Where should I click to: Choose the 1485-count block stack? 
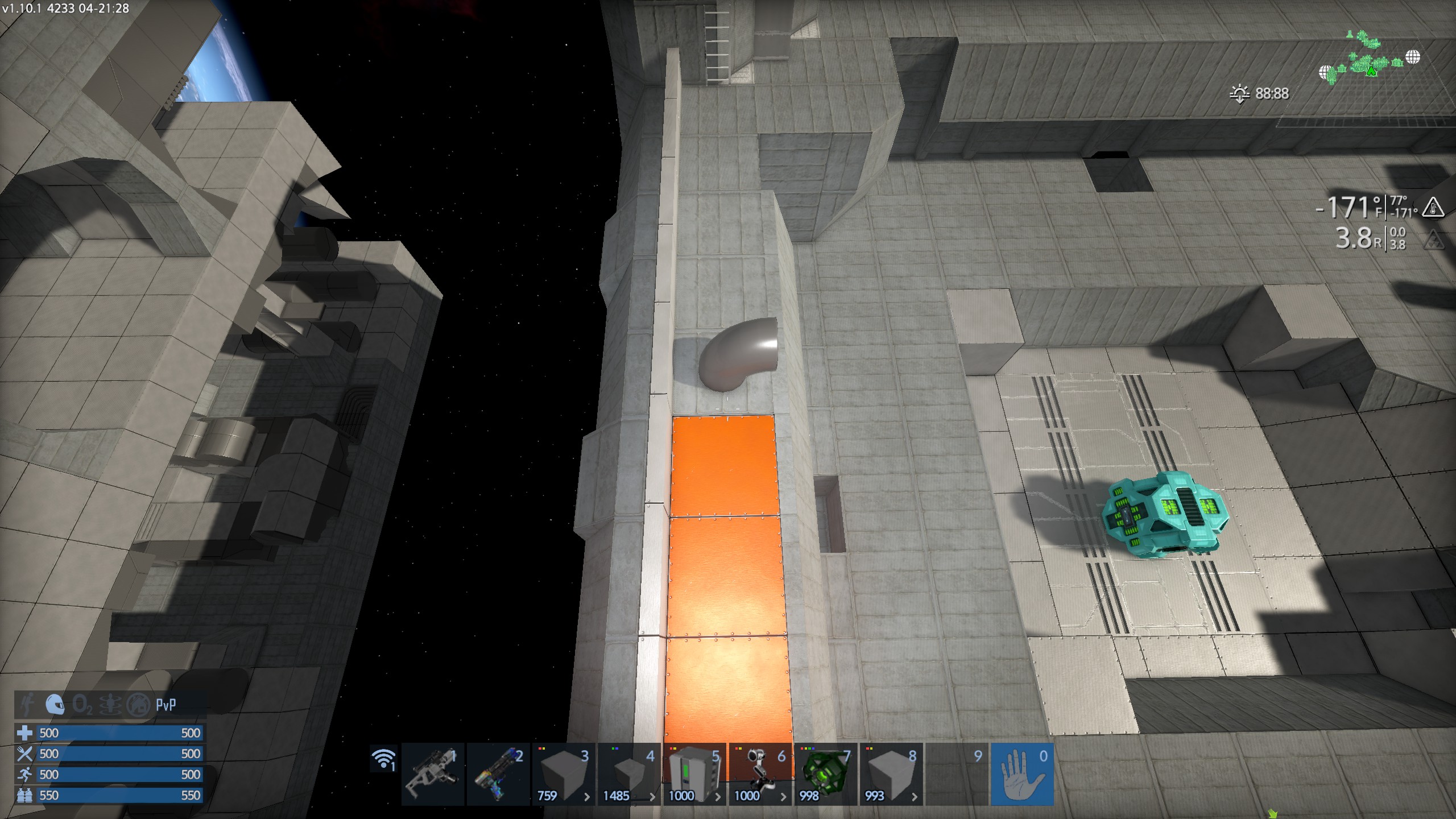pyautogui.click(x=629, y=774)
